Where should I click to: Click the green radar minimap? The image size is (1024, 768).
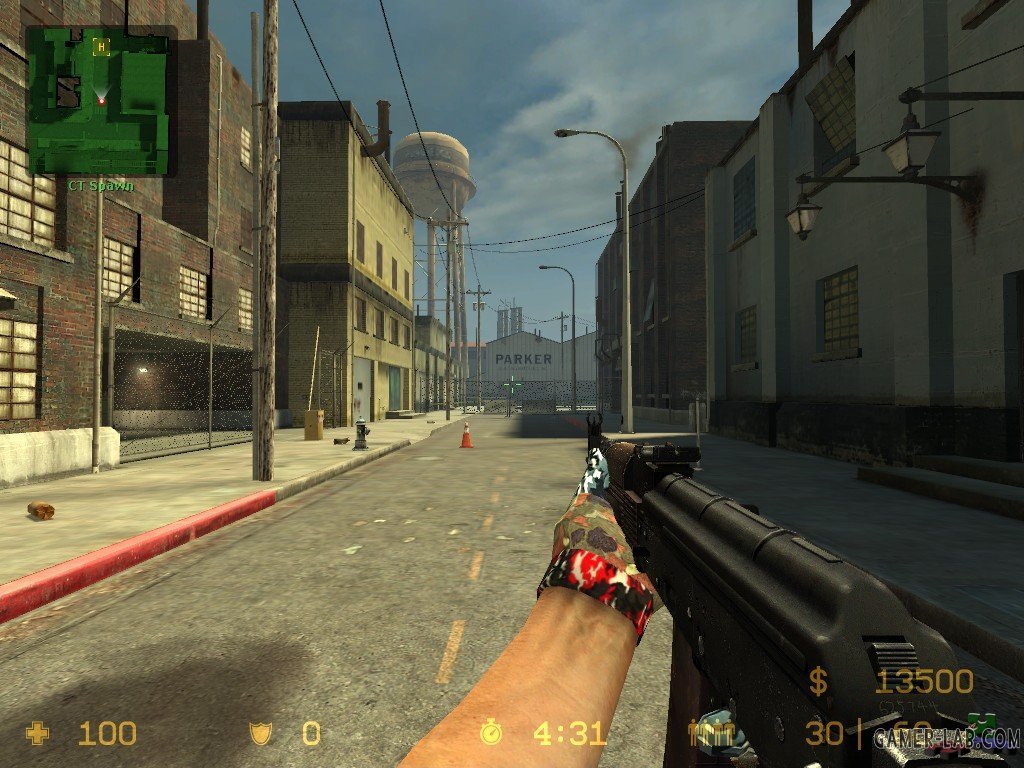[x=98, y=100]
